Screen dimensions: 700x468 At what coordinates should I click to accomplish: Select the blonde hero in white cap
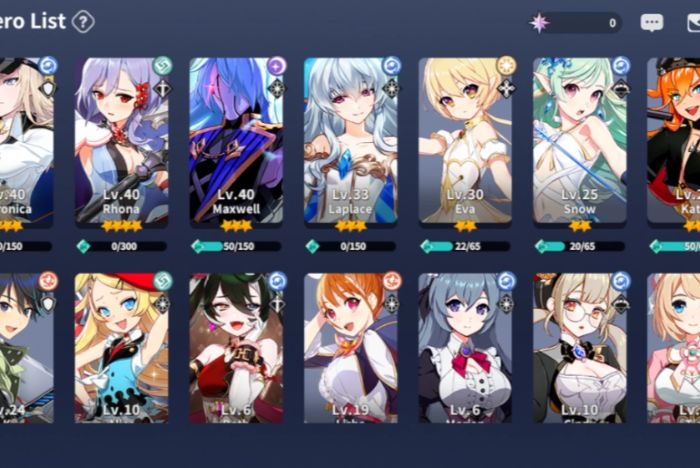pos(25,140)
